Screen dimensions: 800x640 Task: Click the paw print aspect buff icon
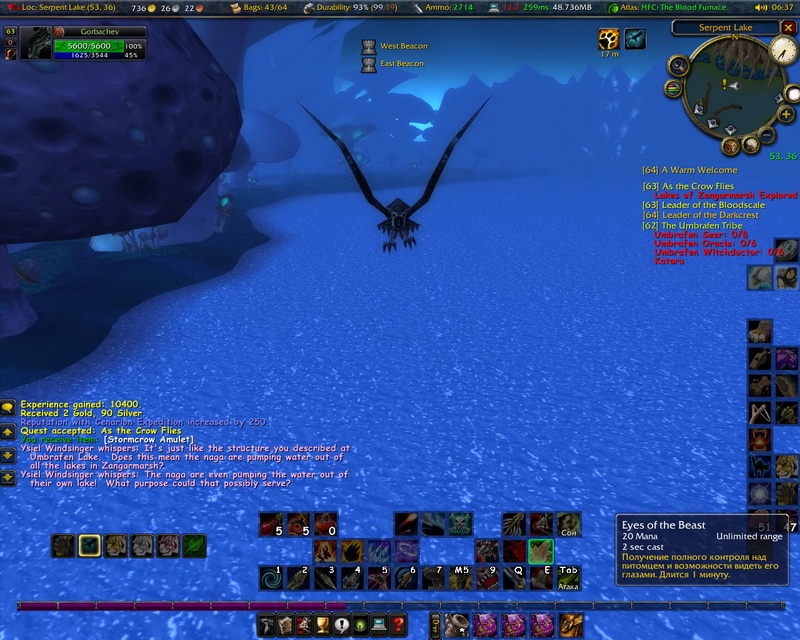tap(609, 38)
